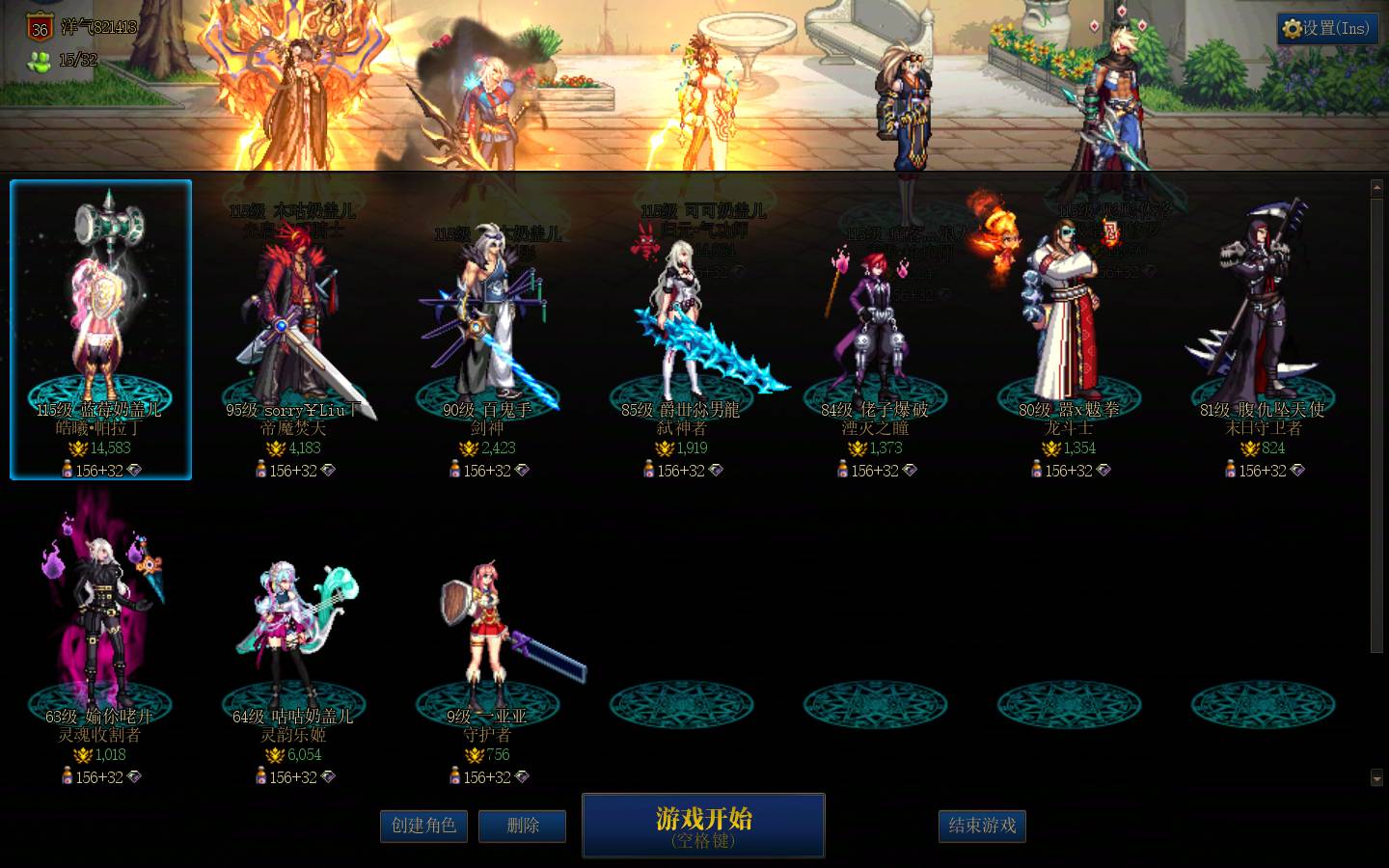
Task: Click the fatigue potion icon under 灵魂收割者
Action: pos(69,777)
